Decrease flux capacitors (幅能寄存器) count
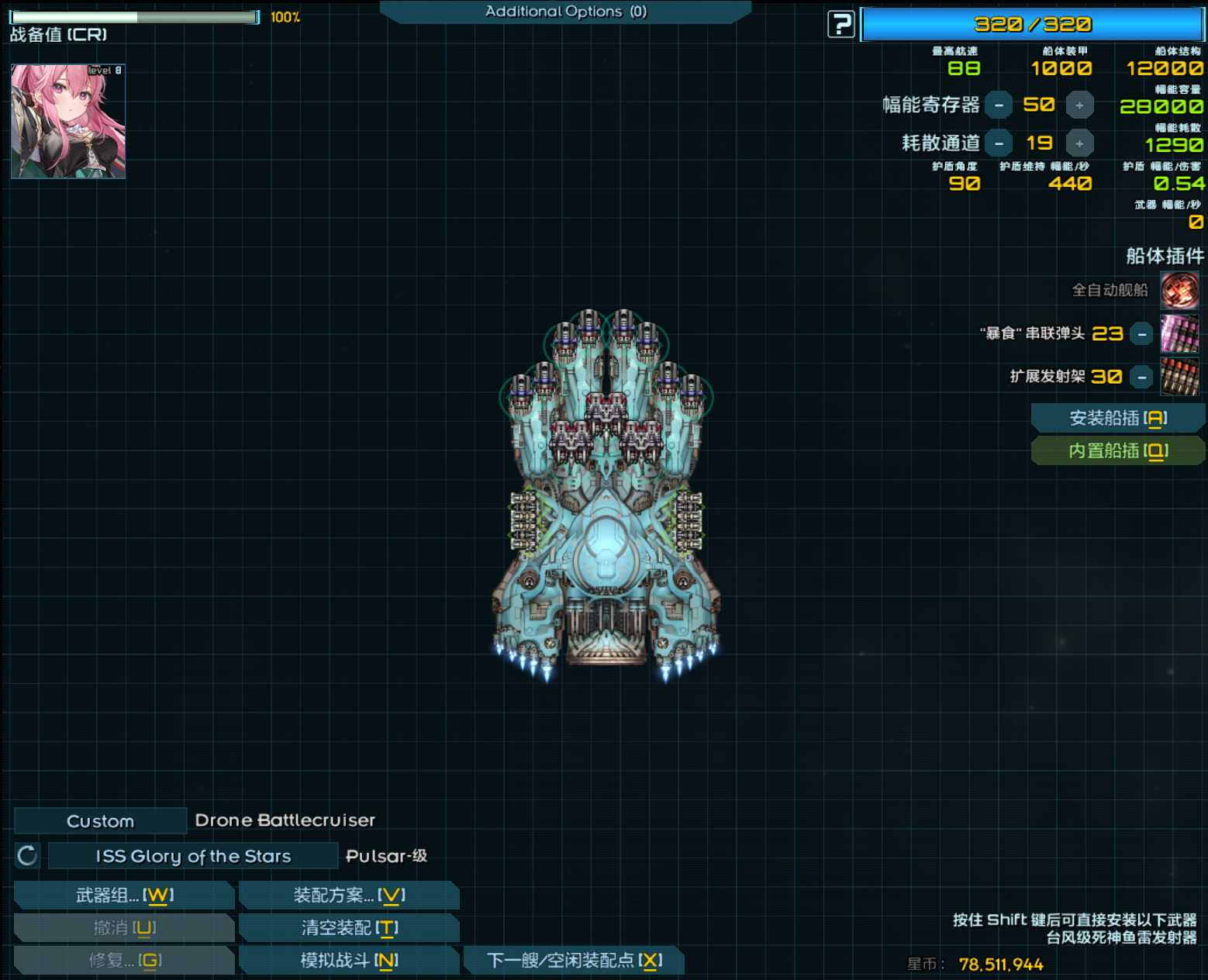 click(999, 105)
